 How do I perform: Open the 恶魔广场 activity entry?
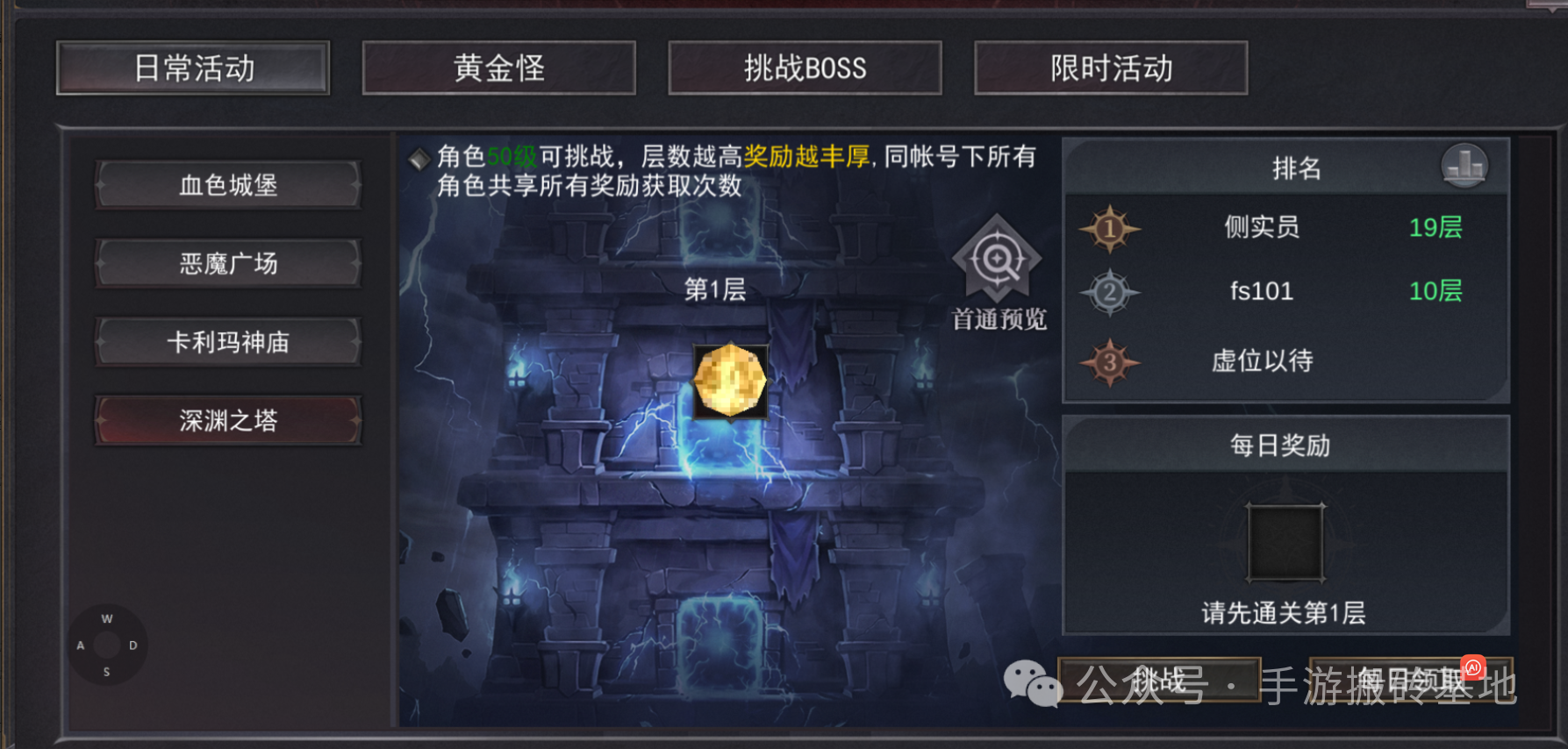tap(228, 263)
